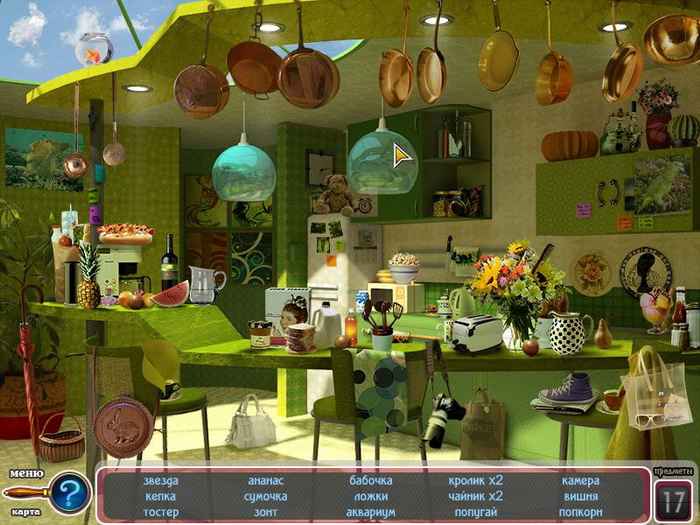This screenshot has width=700, height=525.
Task: Choose 'попкорн' from the item list
Action: 580,512
